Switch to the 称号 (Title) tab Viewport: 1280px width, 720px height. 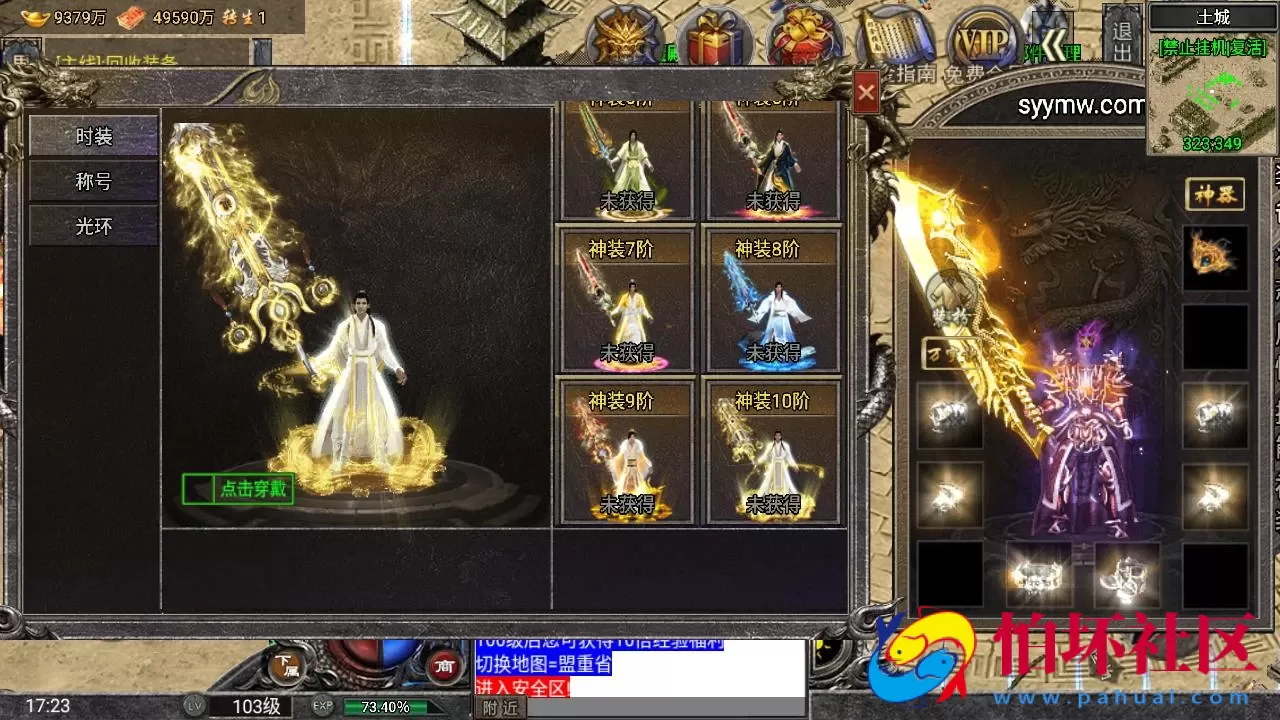click(x=92, y=181)
